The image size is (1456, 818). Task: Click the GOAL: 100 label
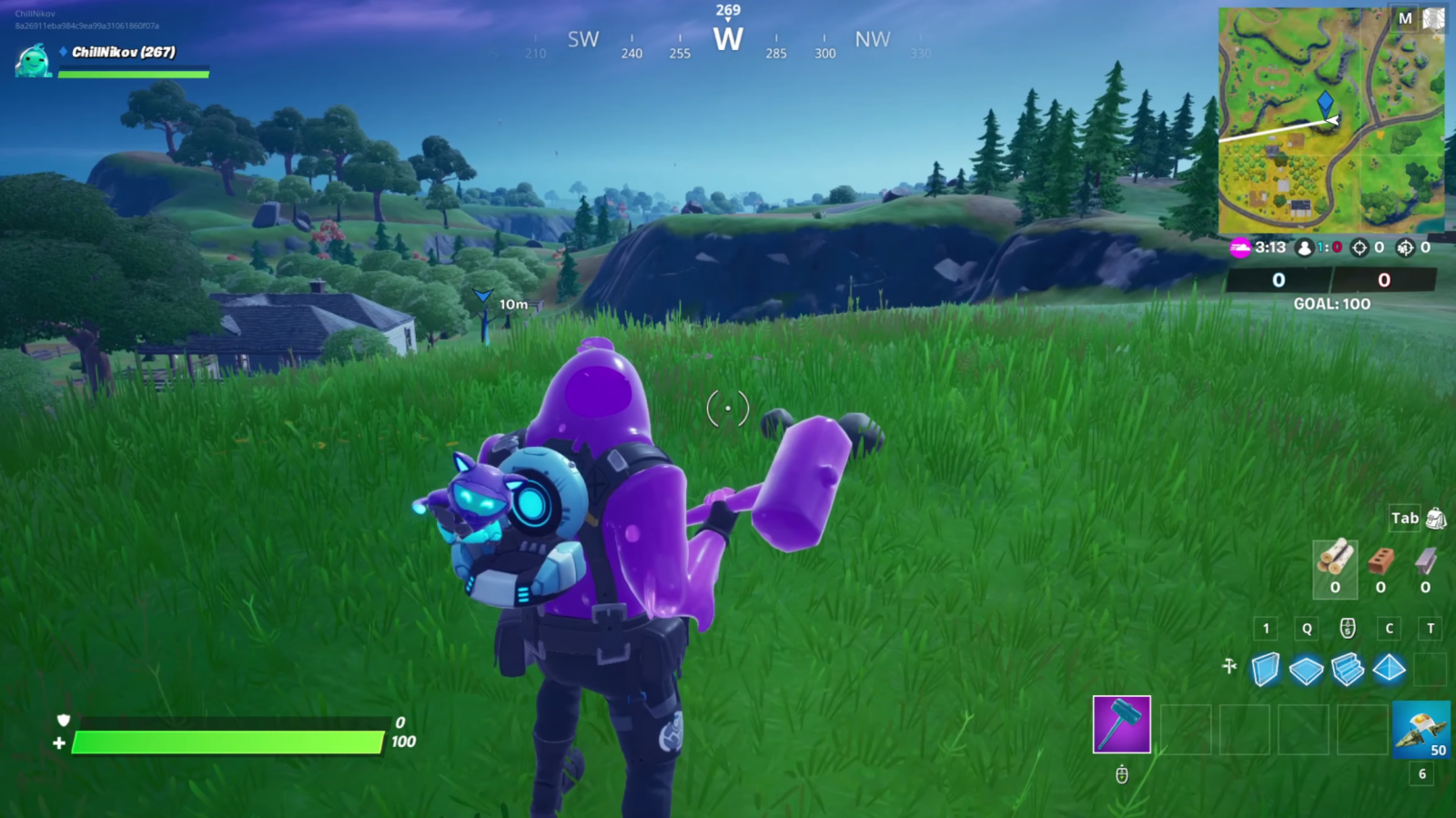click(x=1331, y=303)
